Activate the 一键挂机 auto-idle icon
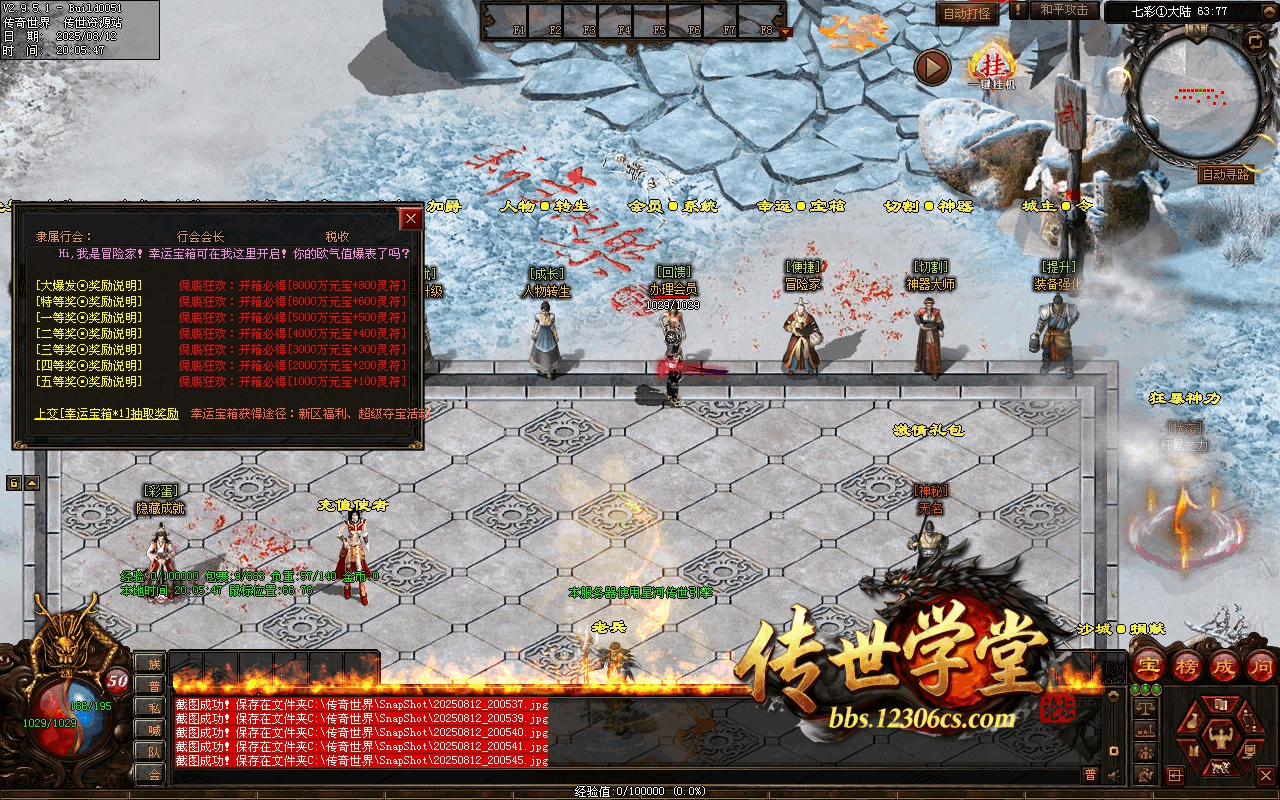Image resolution: width=1280 pixels, height=800 pixels. [992, 65]
